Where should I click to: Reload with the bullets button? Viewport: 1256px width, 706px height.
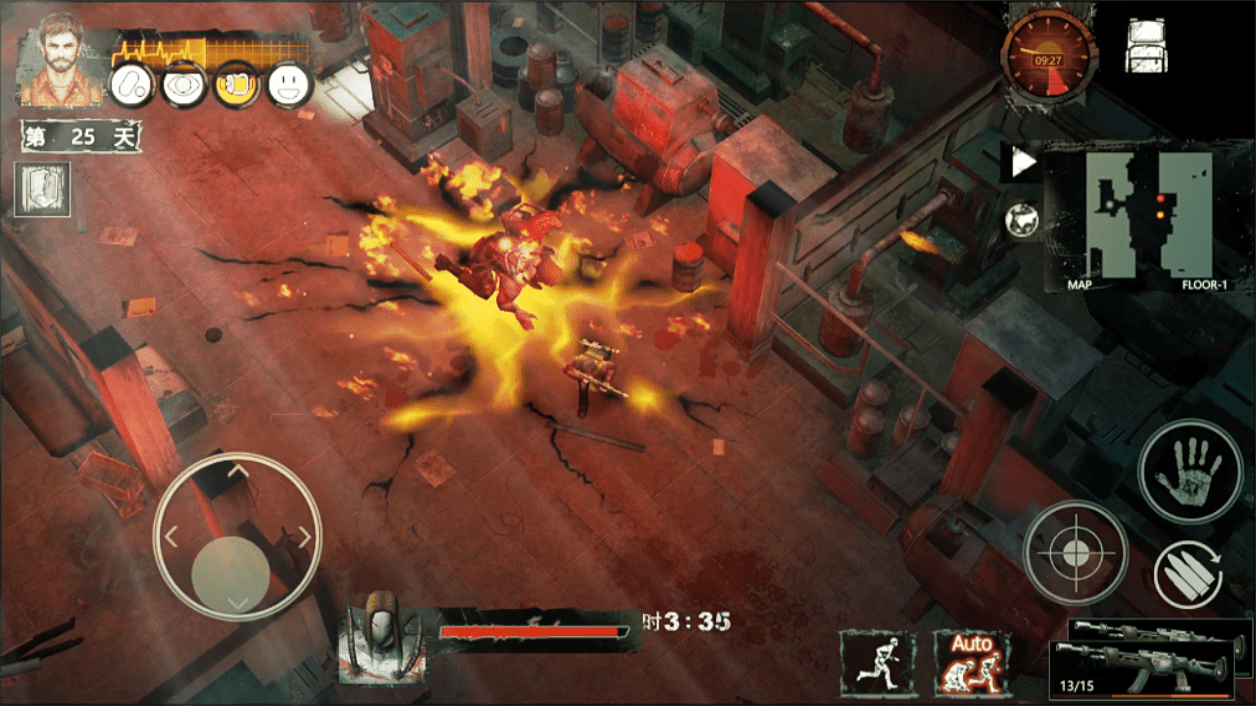(x=1189, y=576)
